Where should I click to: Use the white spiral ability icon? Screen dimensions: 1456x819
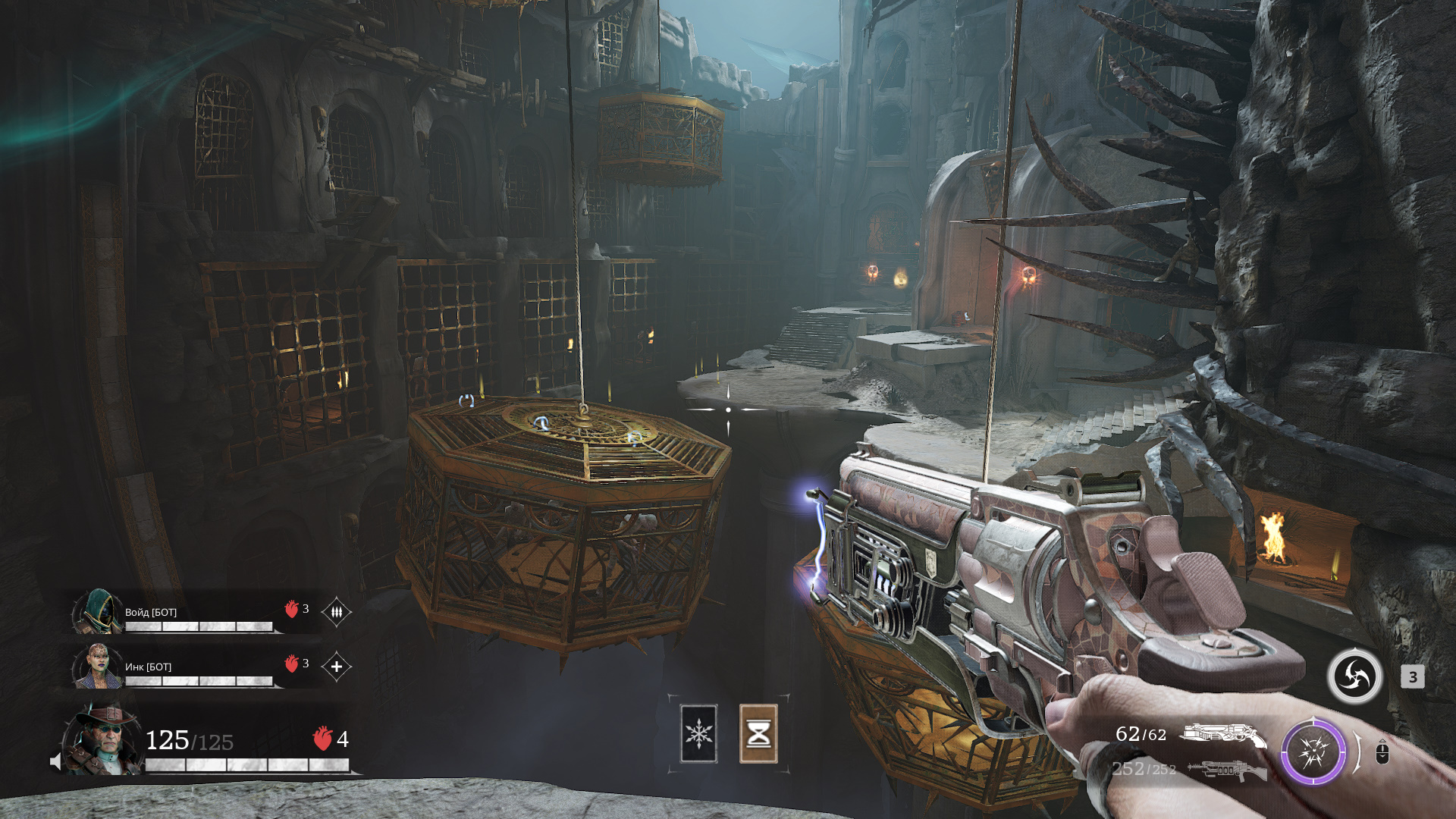(x=1354, y=676)
